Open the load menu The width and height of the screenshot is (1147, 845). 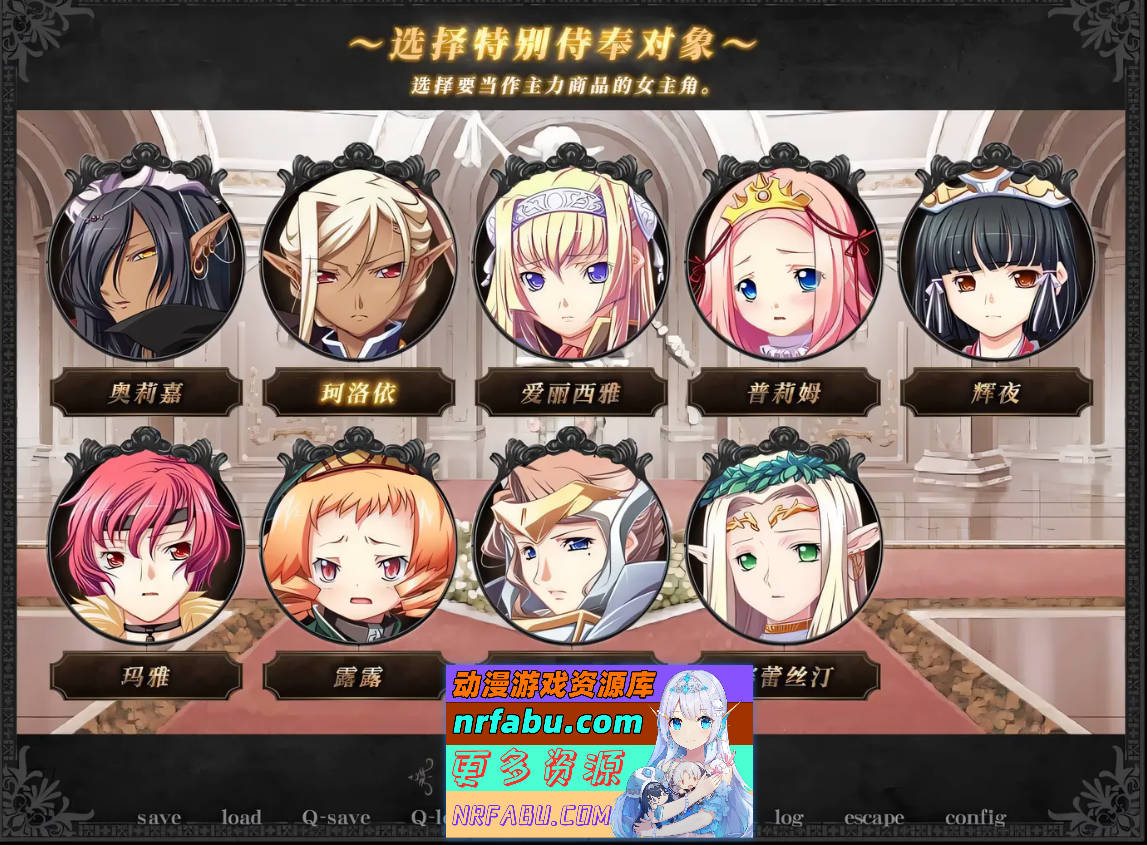(241, 818)
